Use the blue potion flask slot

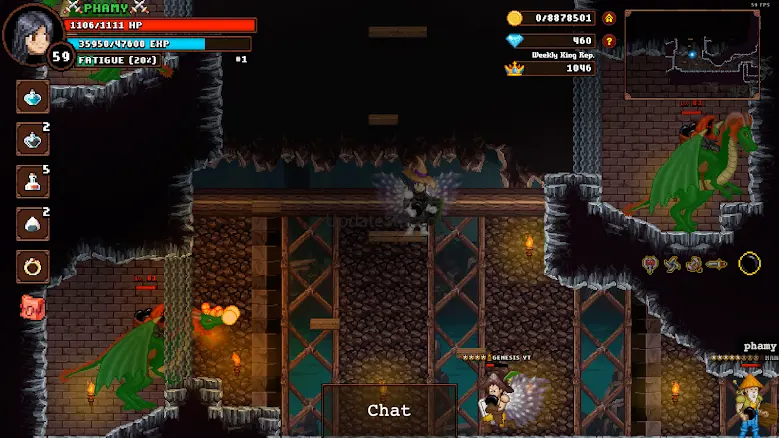coord(33,96)
